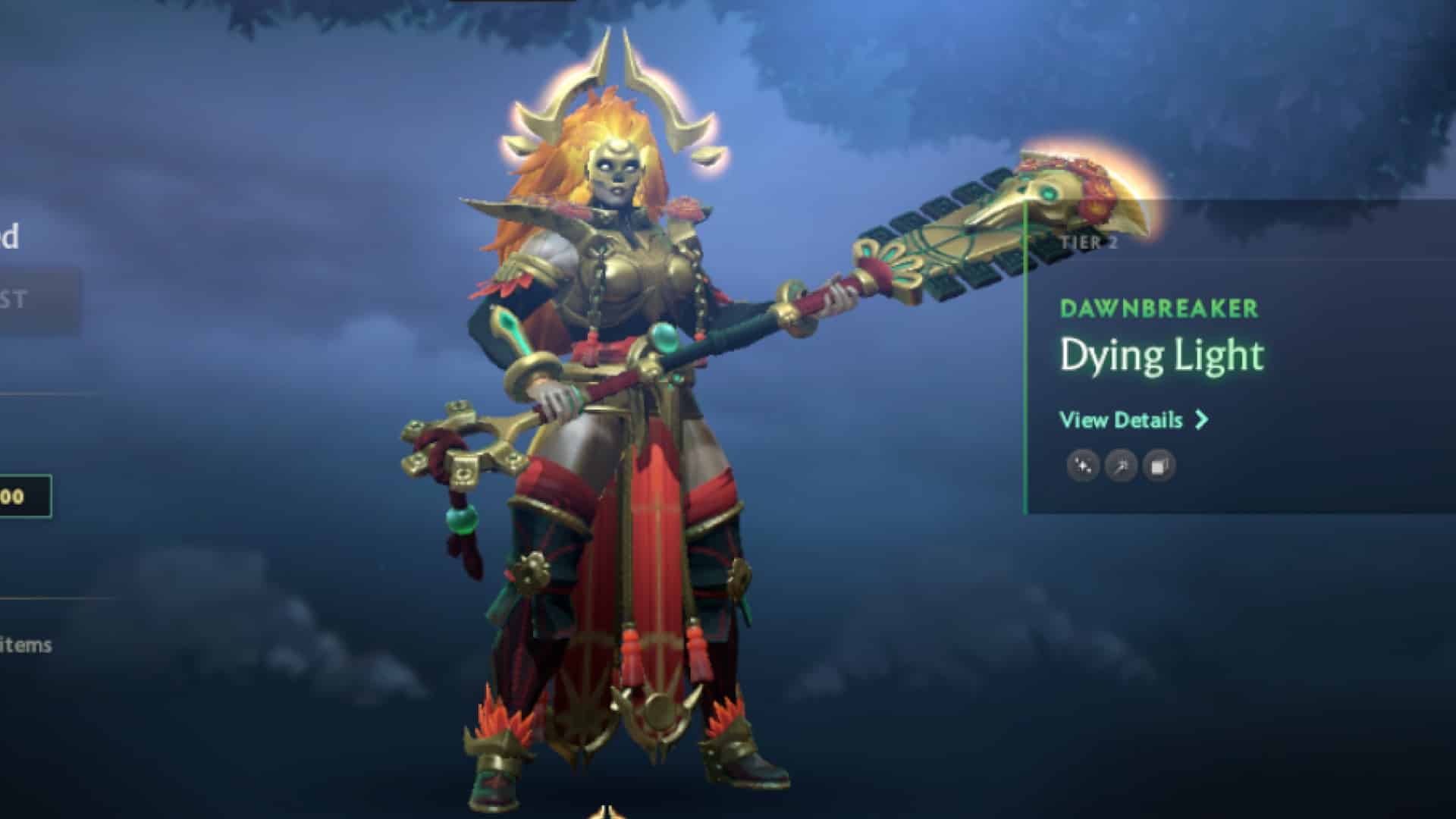Click the items label on the left edge

point(27,647)
